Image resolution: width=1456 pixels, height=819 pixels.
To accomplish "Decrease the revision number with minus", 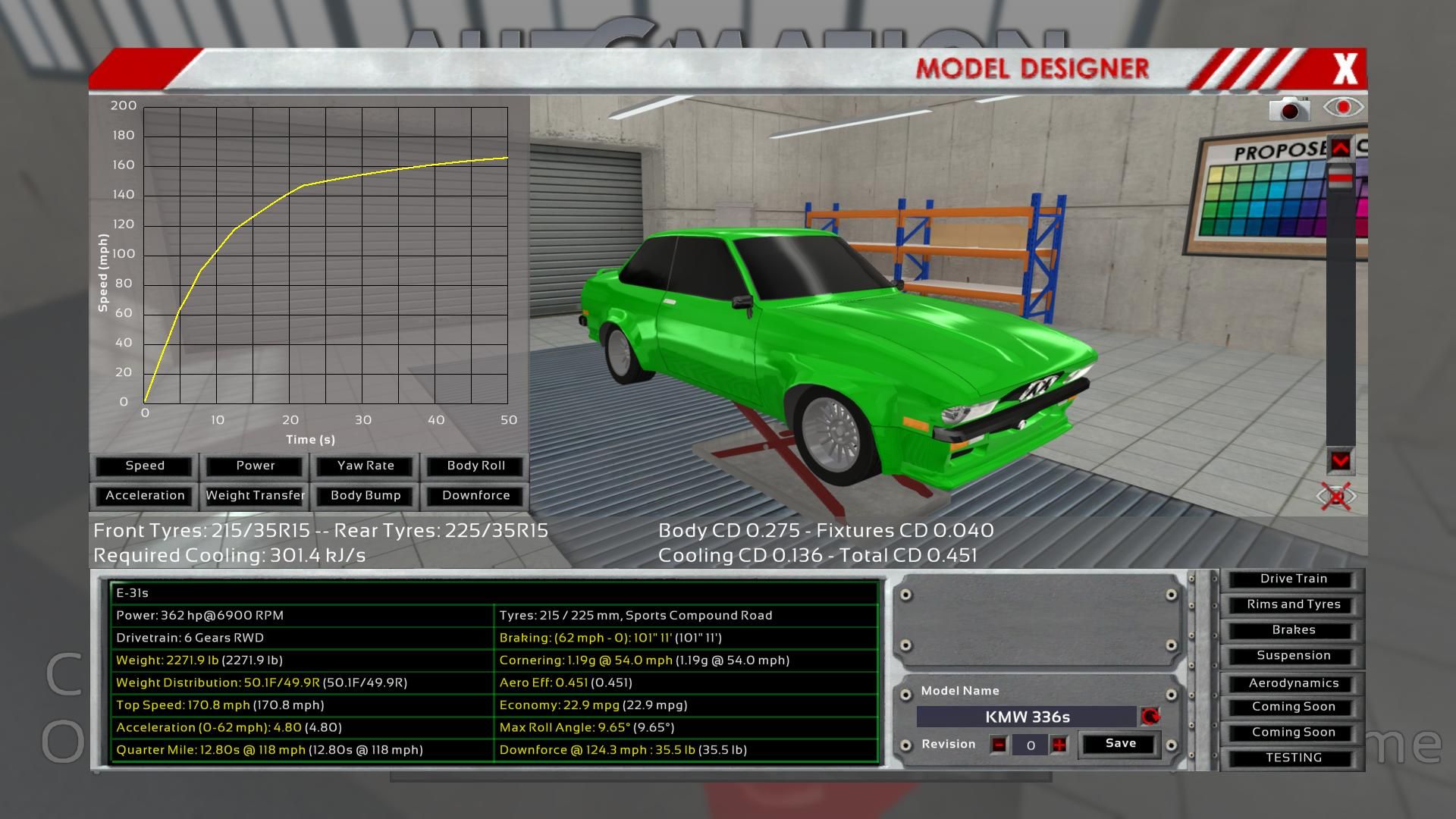I will (x=999, y=745).
